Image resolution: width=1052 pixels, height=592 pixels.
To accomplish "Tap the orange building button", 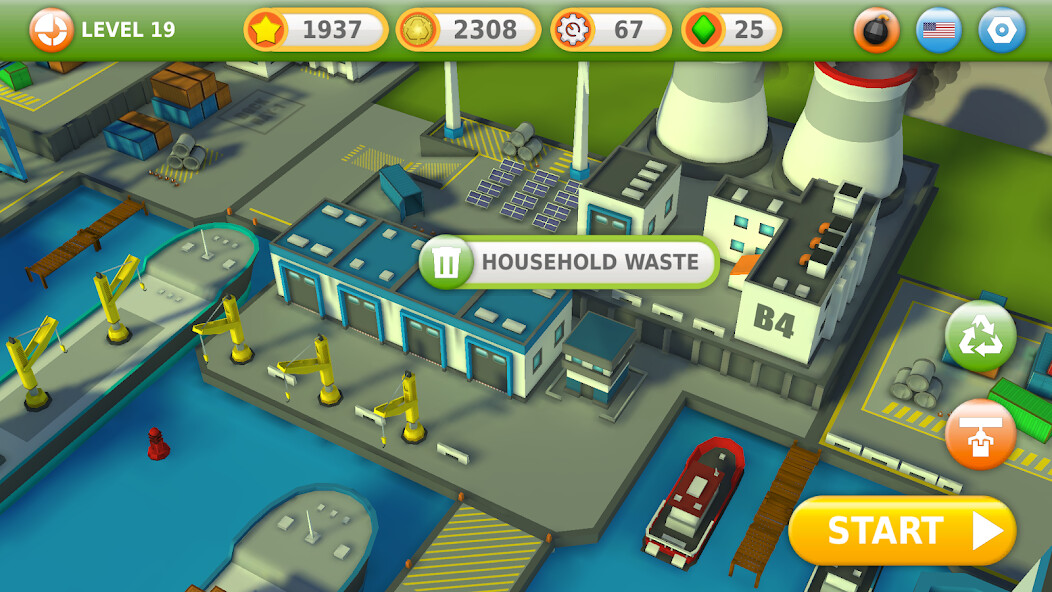I will coord(980,434).
